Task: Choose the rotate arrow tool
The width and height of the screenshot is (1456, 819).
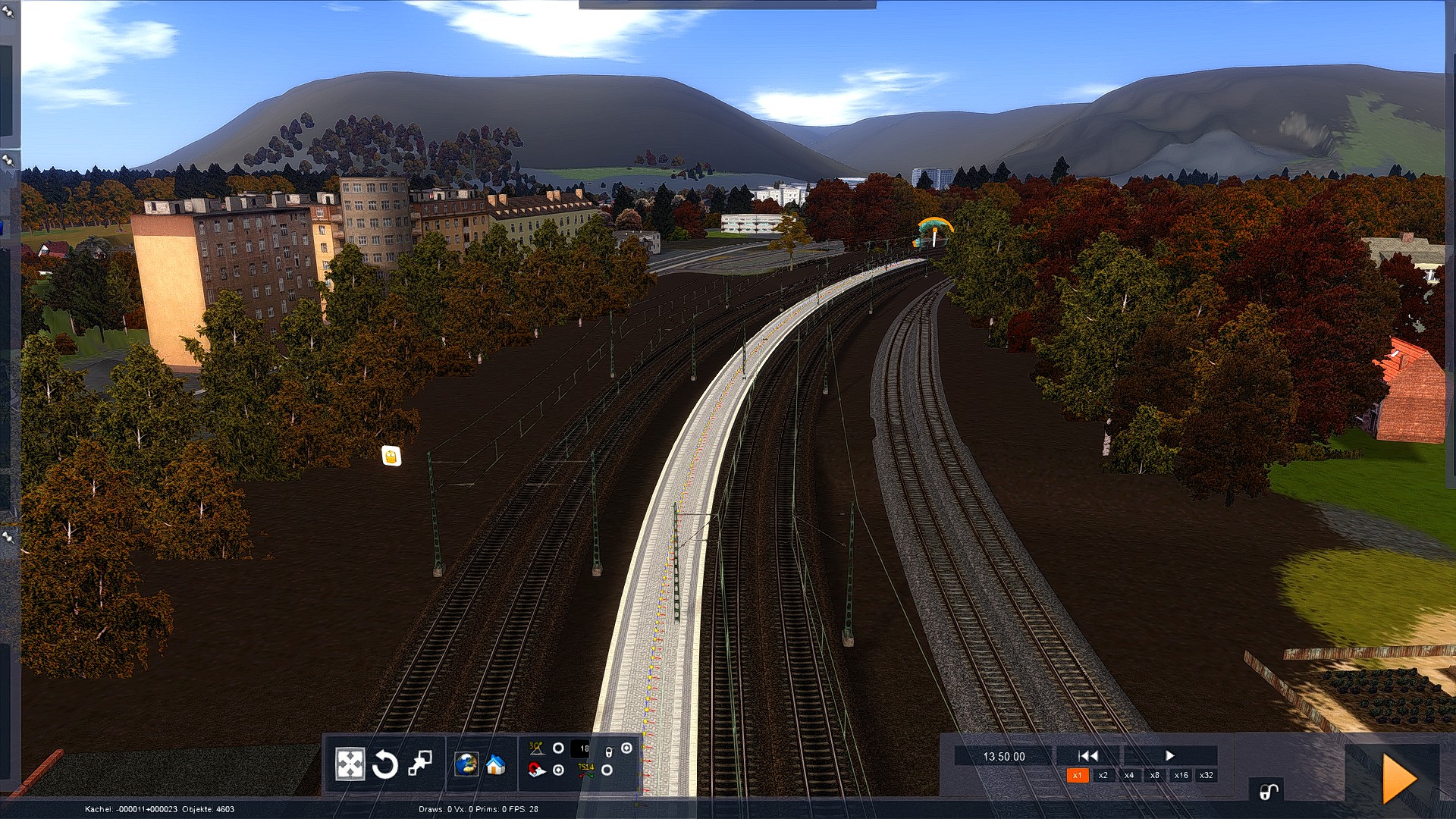Action: (x=385, y=764)
